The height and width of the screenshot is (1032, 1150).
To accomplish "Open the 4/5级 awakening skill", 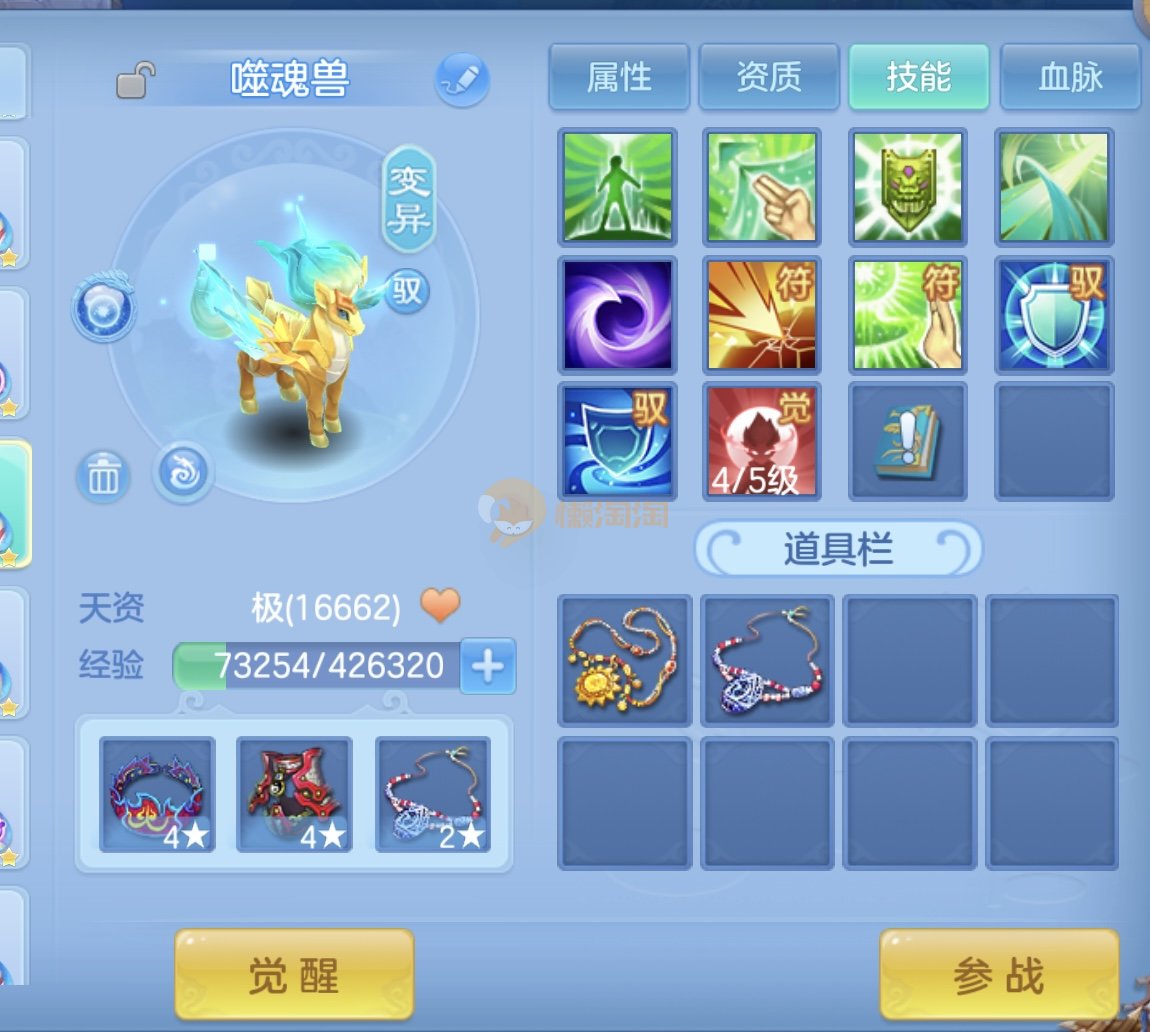I will pyautogui.click(x=762, y=440).
